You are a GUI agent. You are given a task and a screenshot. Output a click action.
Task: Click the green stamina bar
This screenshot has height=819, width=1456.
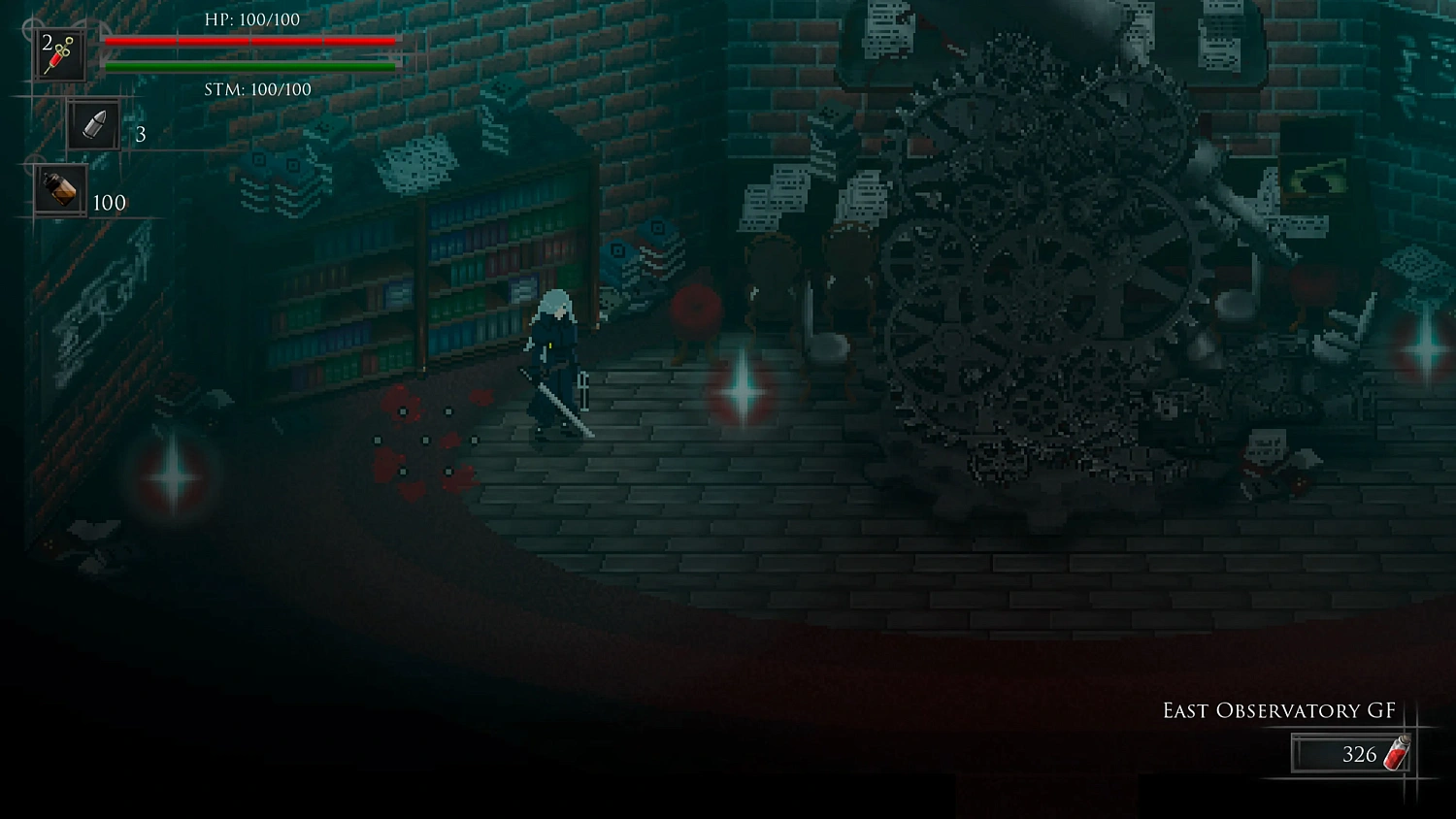[x=252, y=66]
